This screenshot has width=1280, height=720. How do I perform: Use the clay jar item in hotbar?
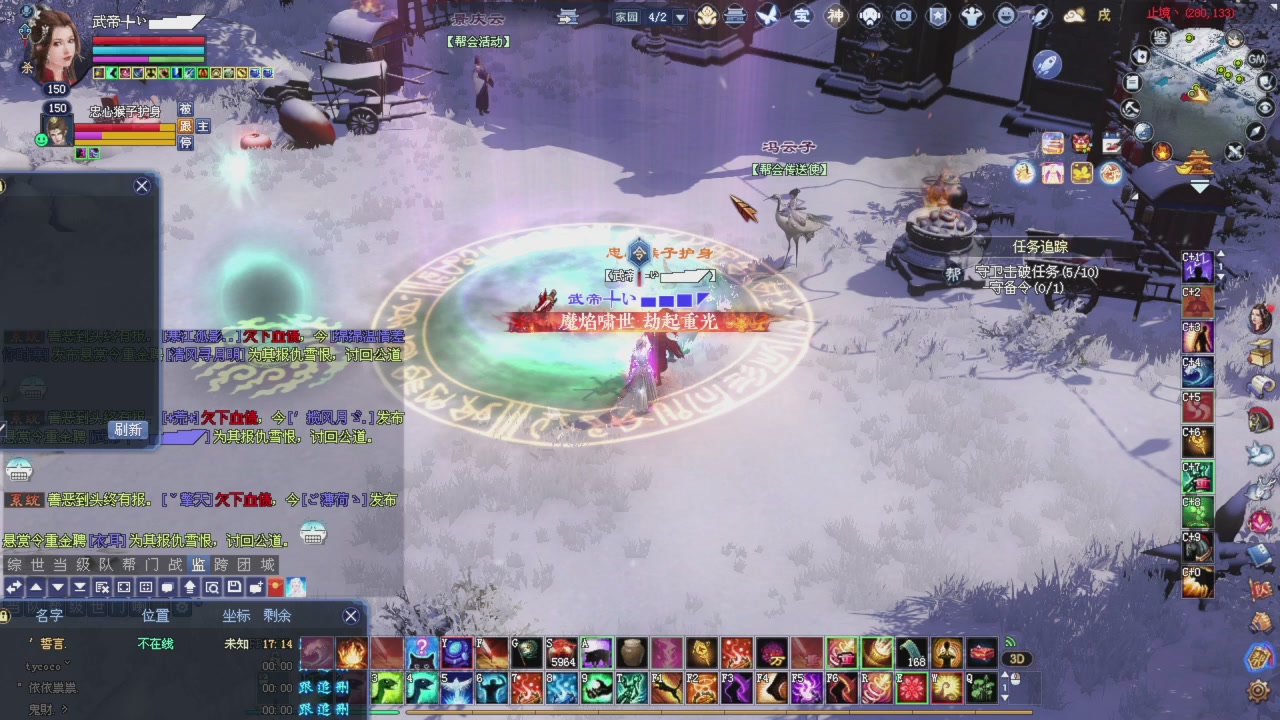pyautogui.click(x=630, y=654)
